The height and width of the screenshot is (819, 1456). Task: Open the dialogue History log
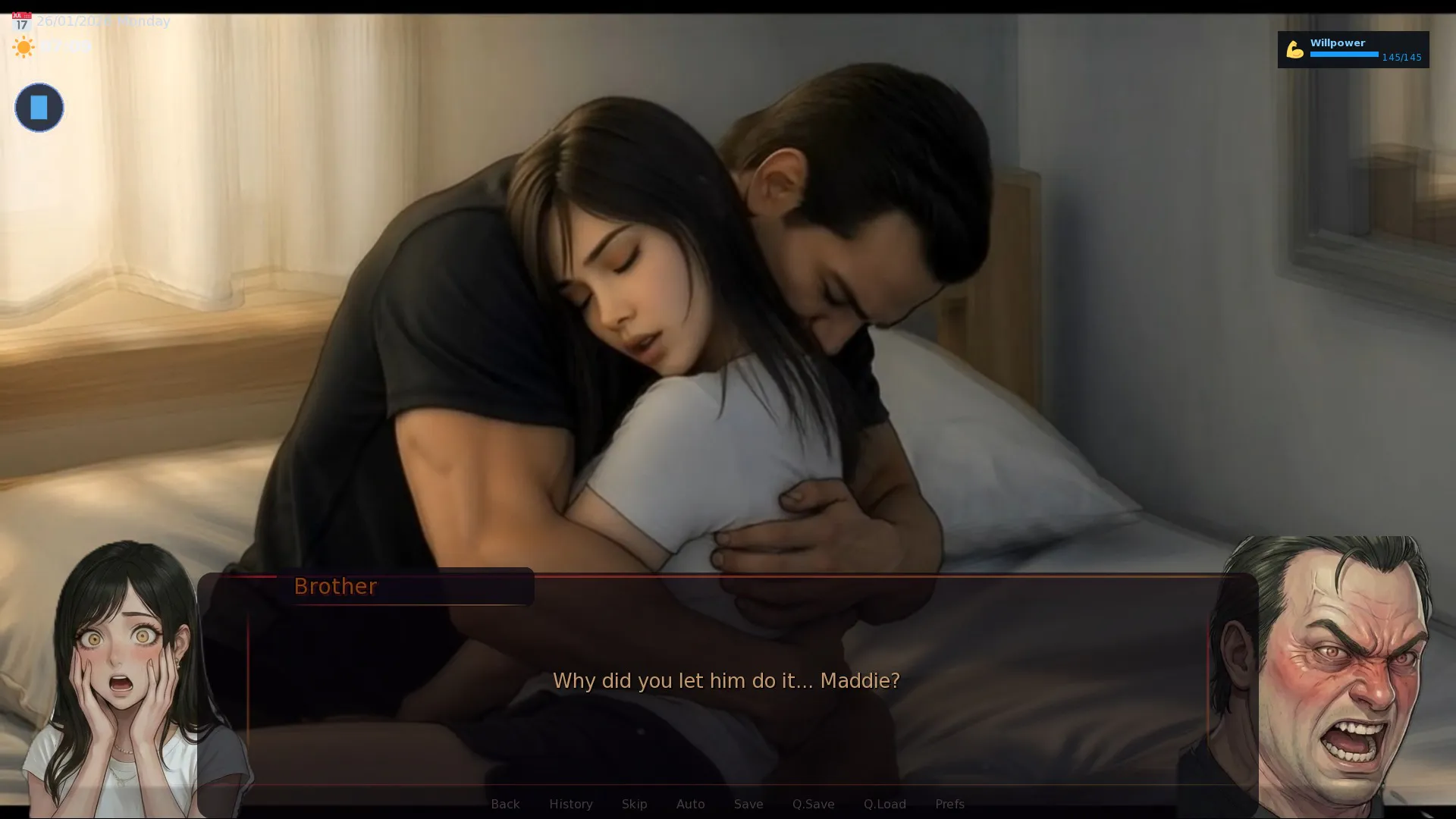(x=570, y=804)
